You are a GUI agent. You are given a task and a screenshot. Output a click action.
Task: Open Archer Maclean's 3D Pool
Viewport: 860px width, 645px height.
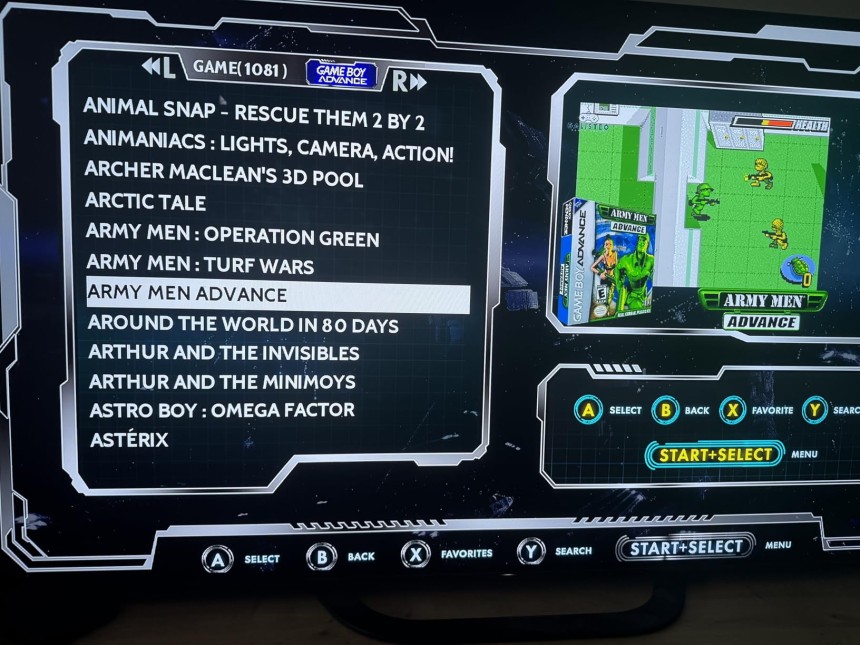(223, 175)
